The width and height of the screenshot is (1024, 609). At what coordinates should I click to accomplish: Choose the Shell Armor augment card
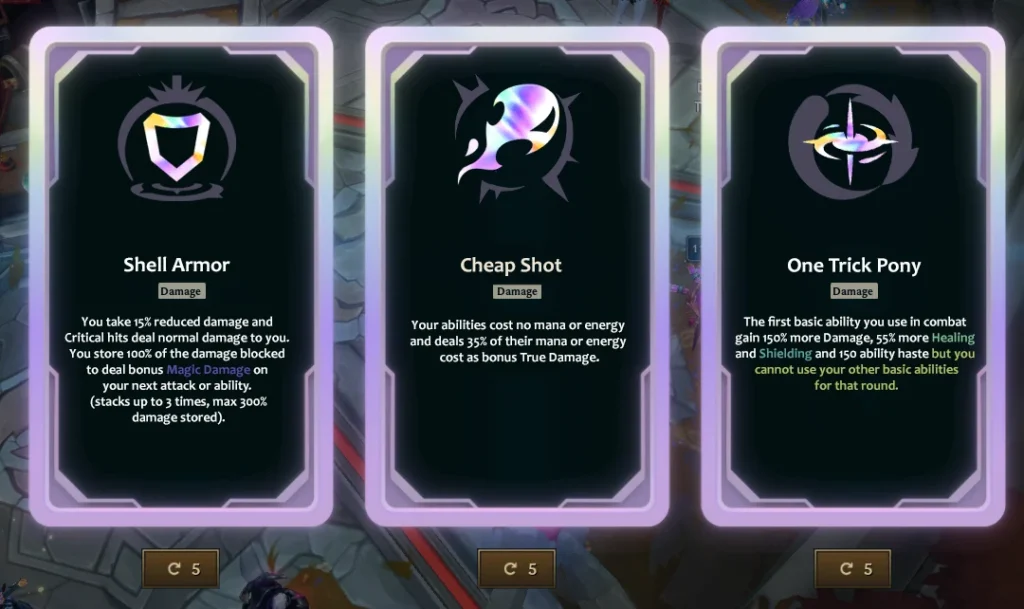point(180,275)
